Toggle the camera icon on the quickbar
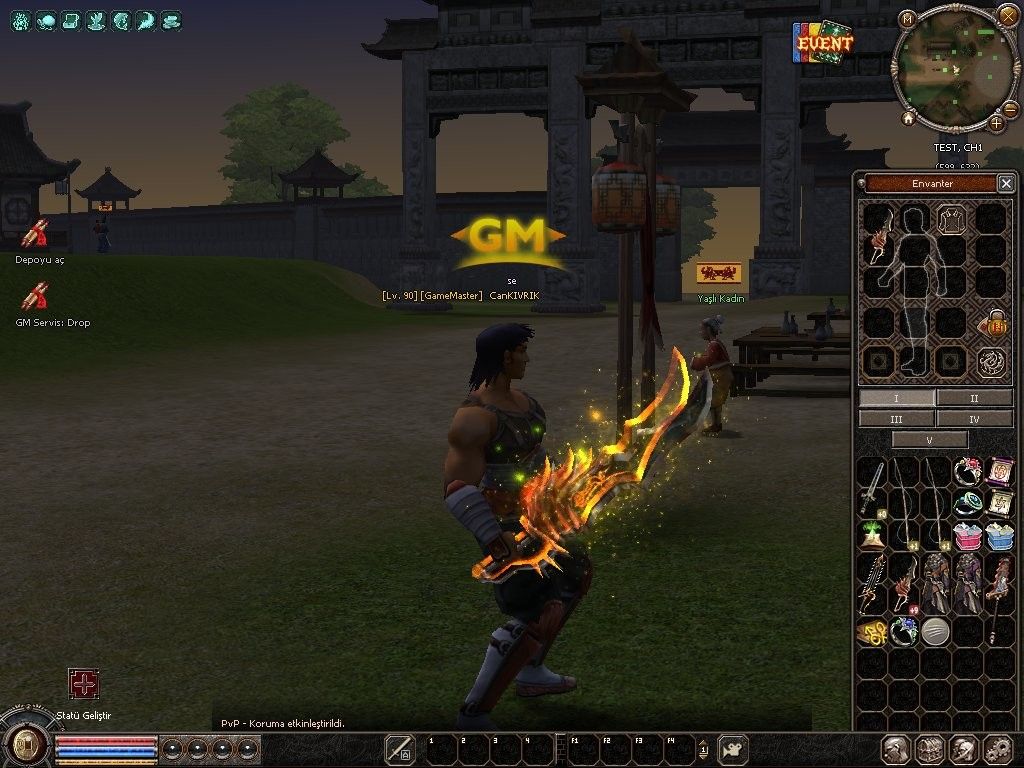This screenshot has width=1024, height=768. [x=735, y=748]
